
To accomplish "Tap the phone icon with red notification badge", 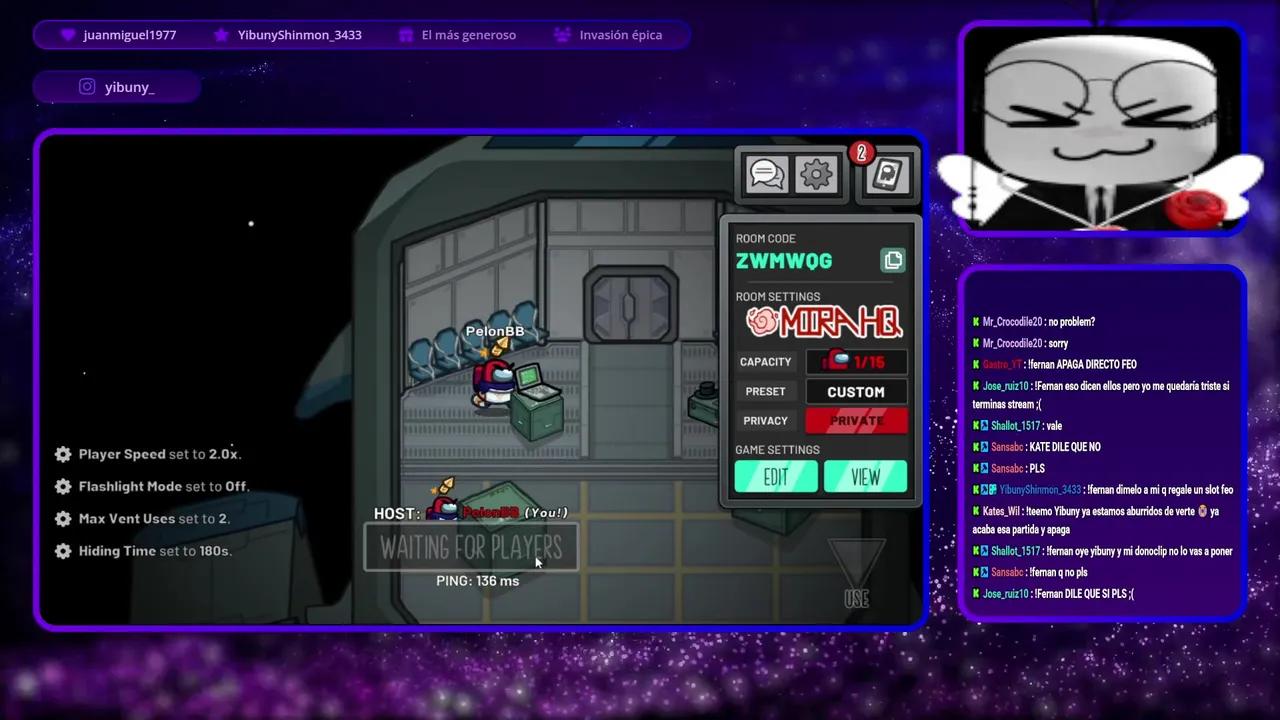I will click(x=885, y=175).
